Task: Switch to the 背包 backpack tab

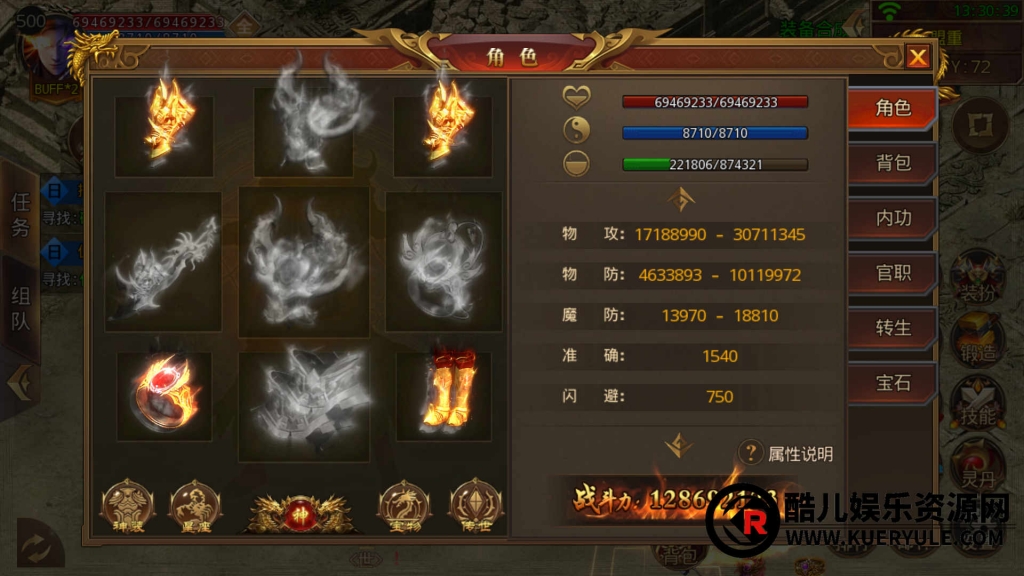Action: 892,163
